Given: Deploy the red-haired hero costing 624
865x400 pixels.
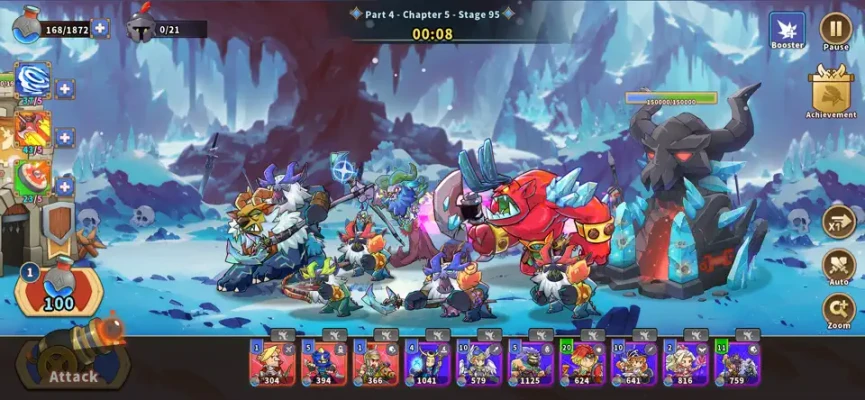Looking at the screenshot, I should [582, 363].
